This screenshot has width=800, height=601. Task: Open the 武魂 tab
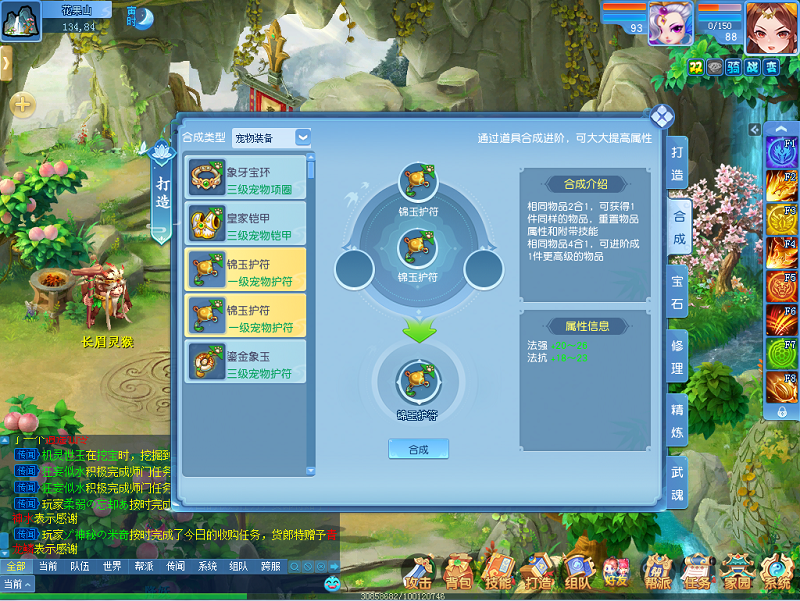678,483
